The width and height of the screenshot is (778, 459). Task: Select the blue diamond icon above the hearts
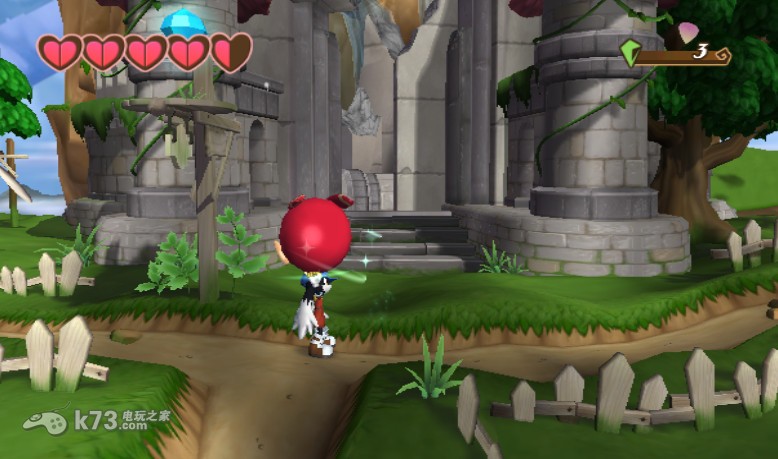183,21
